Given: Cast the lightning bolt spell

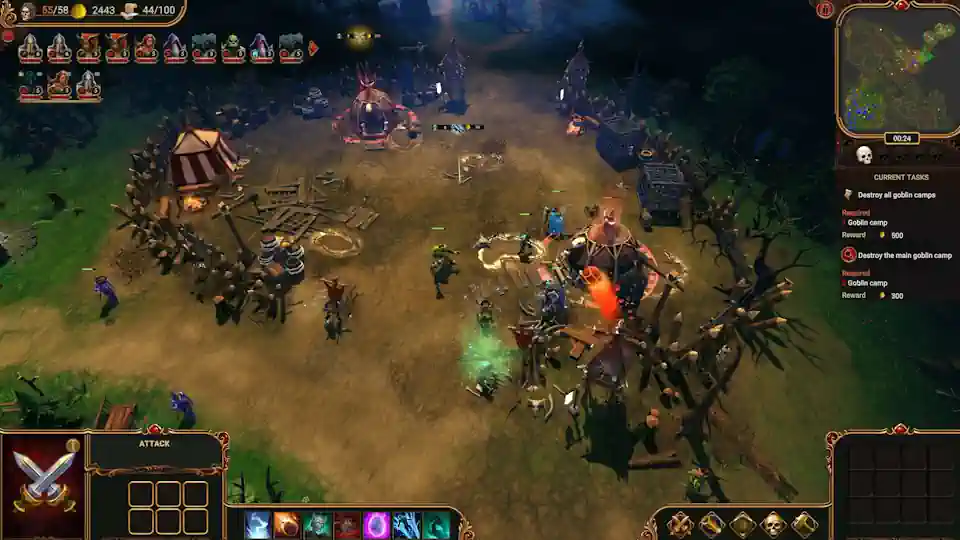Looking at the screenshot, I should [x=258, y=525].
